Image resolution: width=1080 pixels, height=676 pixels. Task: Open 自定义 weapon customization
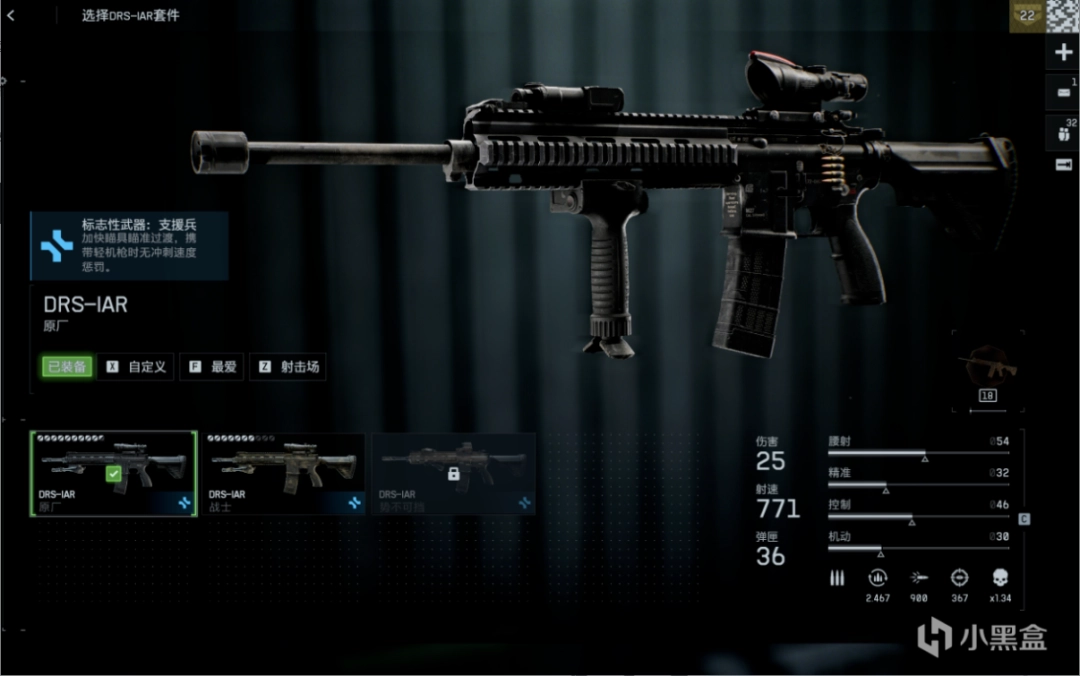pyautogui.click(x=138, y=367)
